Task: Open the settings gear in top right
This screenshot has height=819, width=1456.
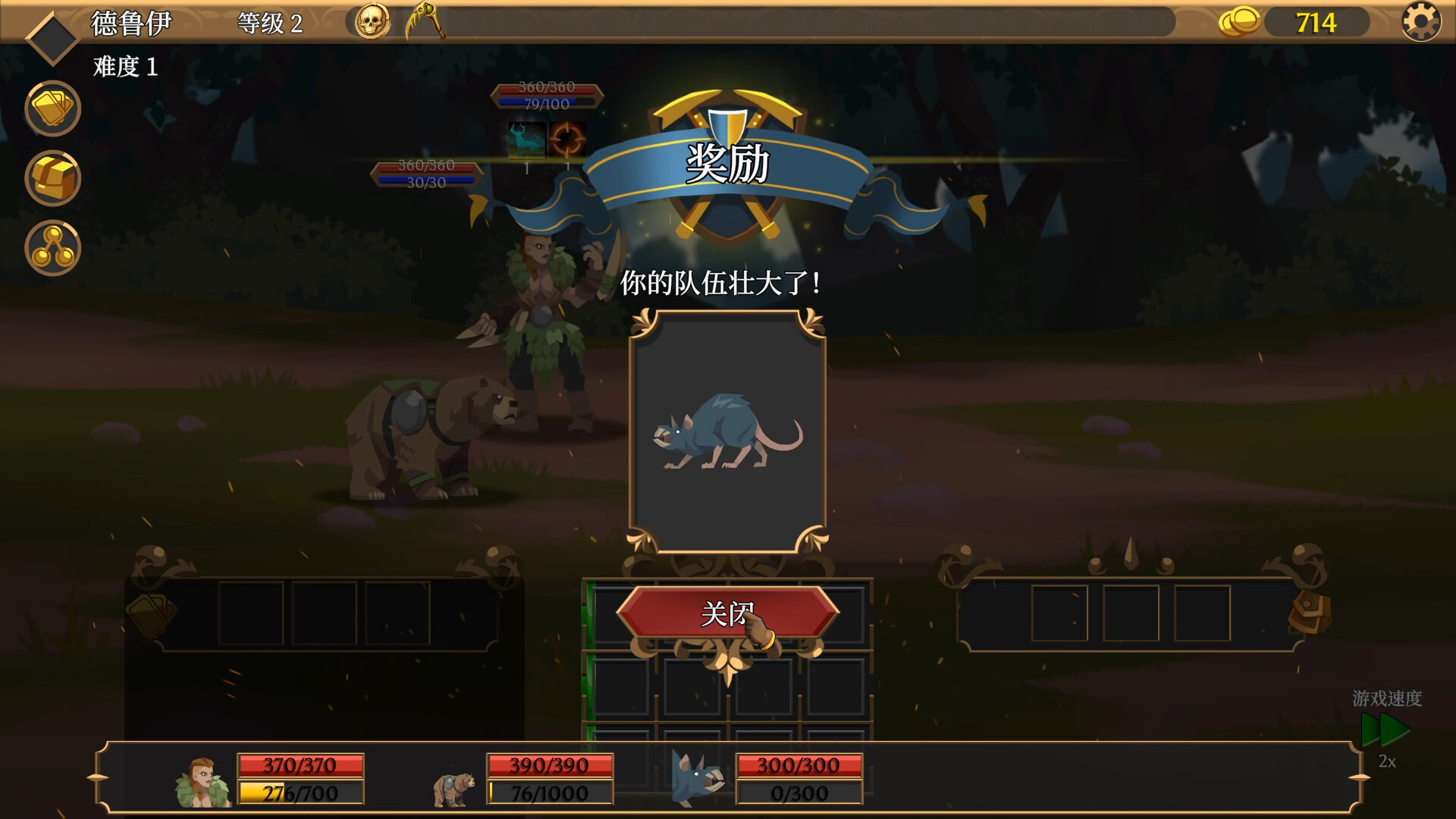Action: coord(1420,21)
